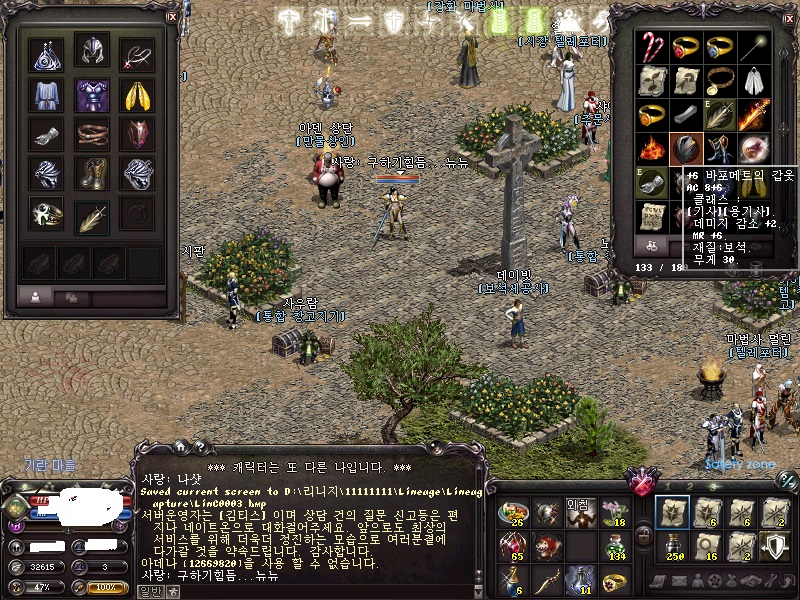Activate the shield skill icon

pos(774,545)
